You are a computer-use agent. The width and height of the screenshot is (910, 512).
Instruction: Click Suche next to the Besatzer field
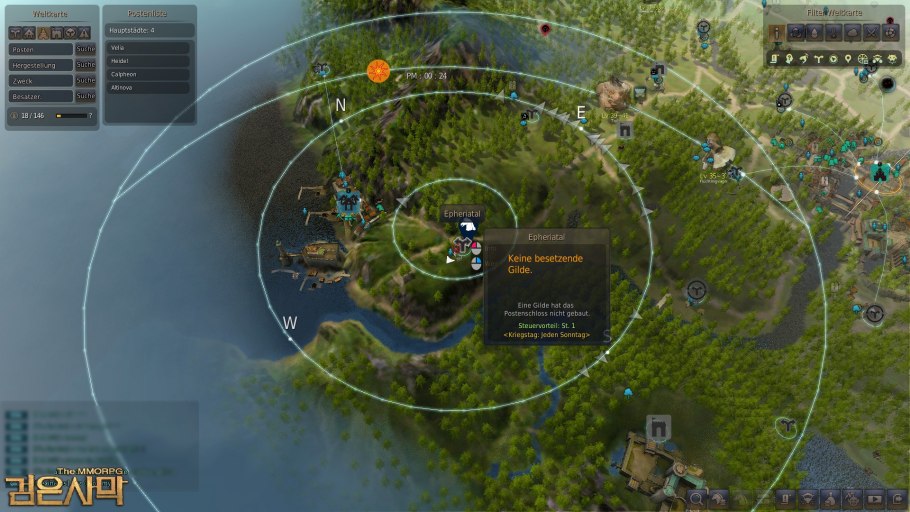coord(86,96)
